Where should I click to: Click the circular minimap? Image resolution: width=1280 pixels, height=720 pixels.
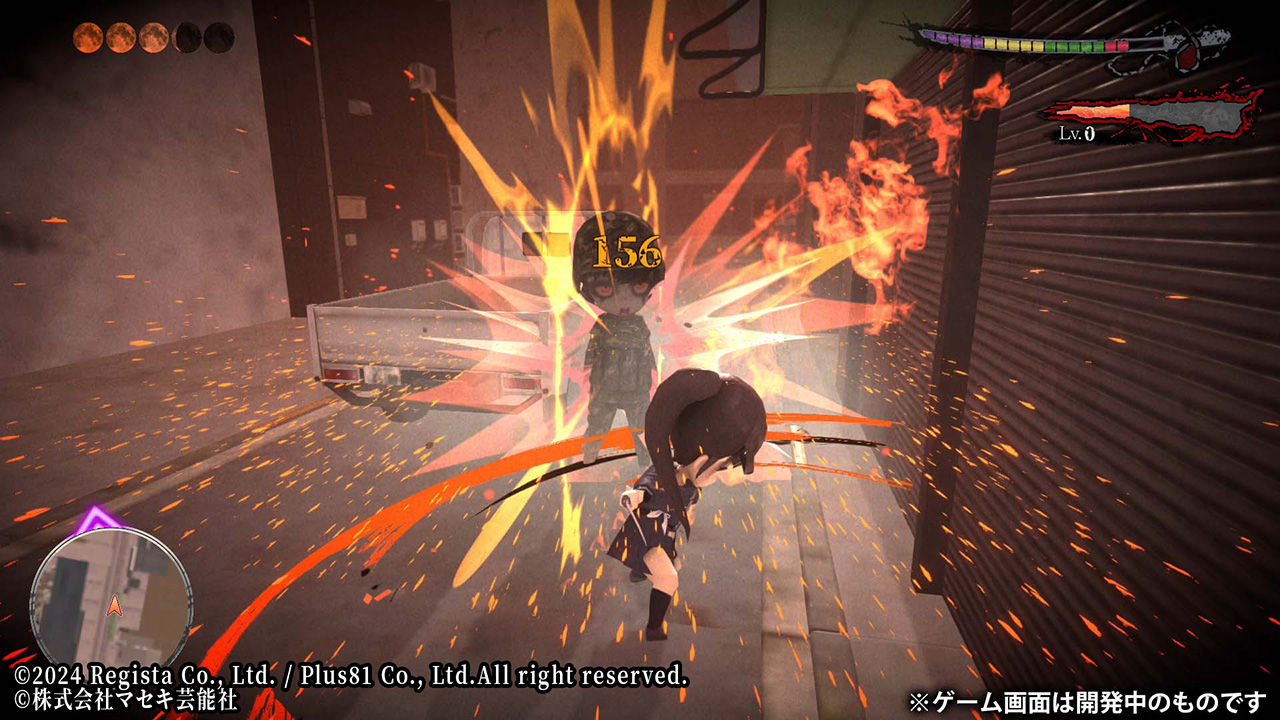tap(111, 597)
